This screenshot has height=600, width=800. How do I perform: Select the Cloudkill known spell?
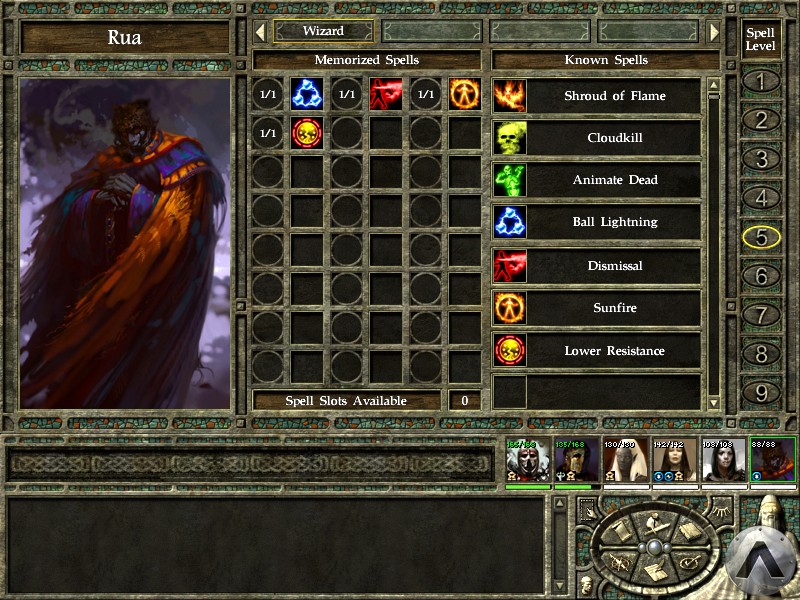pyautogui.click(x=614, y=138)
